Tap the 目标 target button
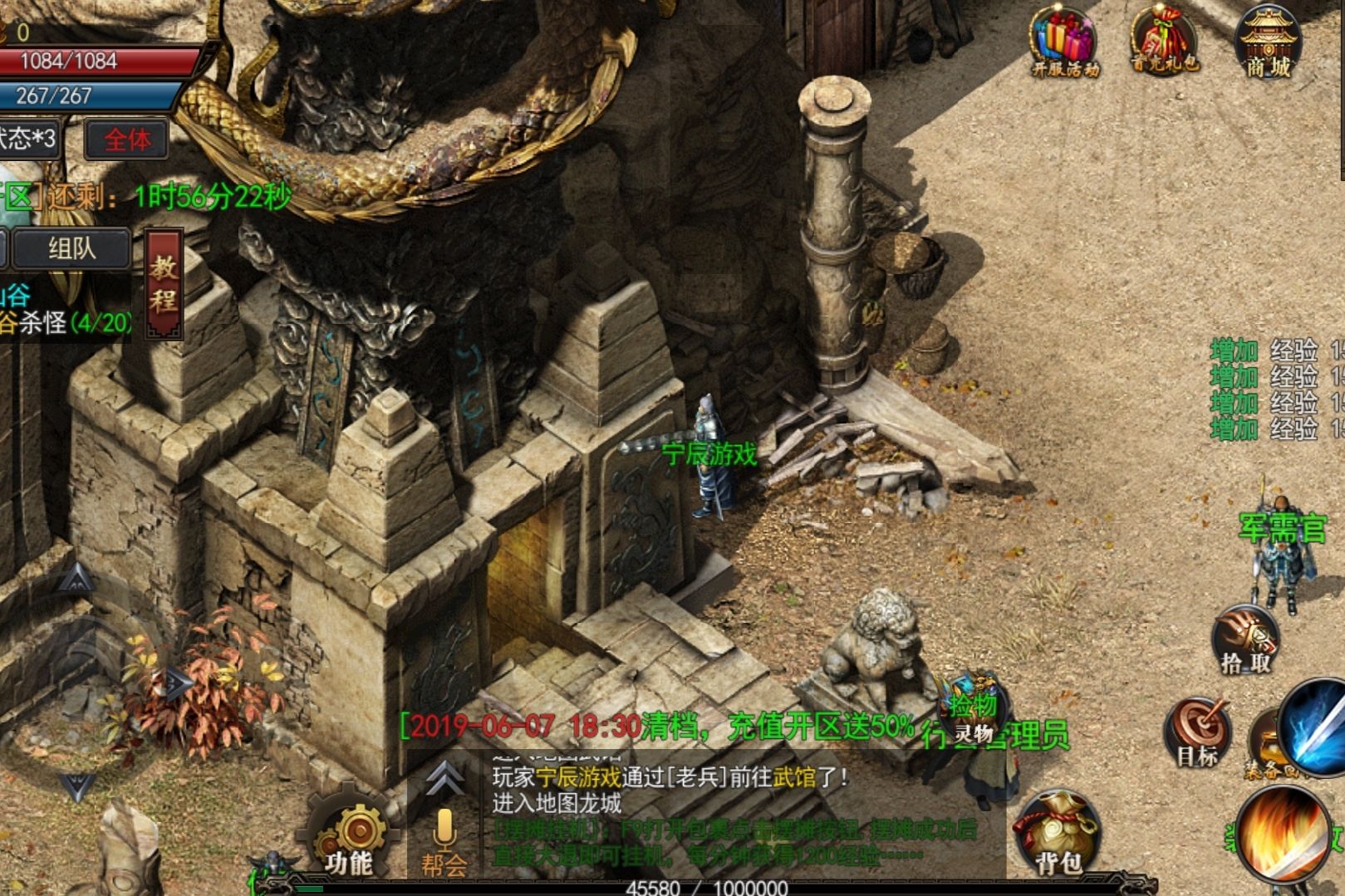The width and height of the screenshot is (1345, 896). point(1197,731)
